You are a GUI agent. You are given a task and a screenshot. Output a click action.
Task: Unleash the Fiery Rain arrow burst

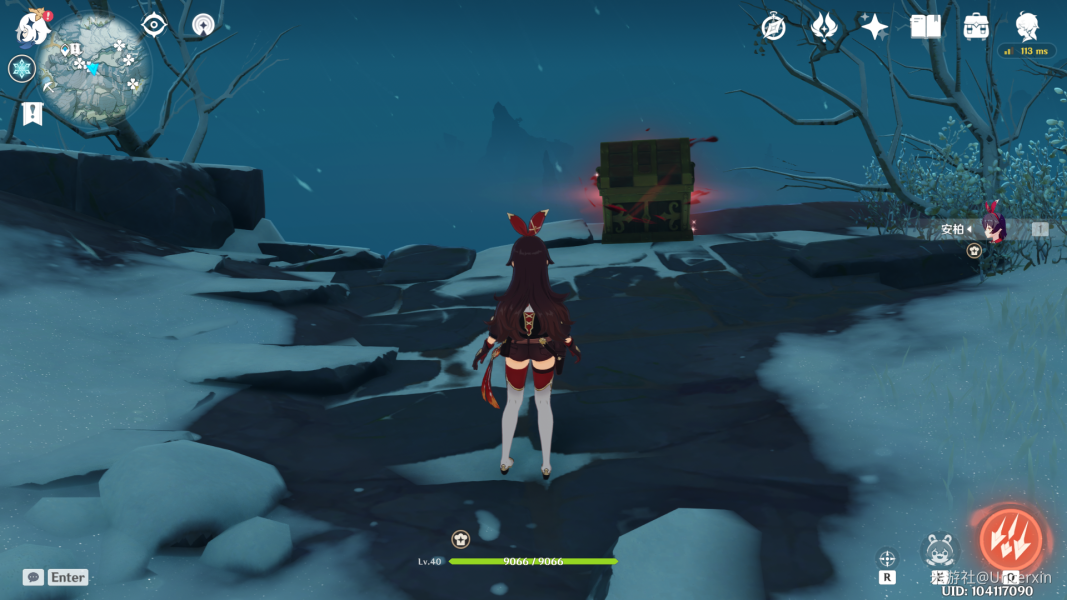(1010, 541)
